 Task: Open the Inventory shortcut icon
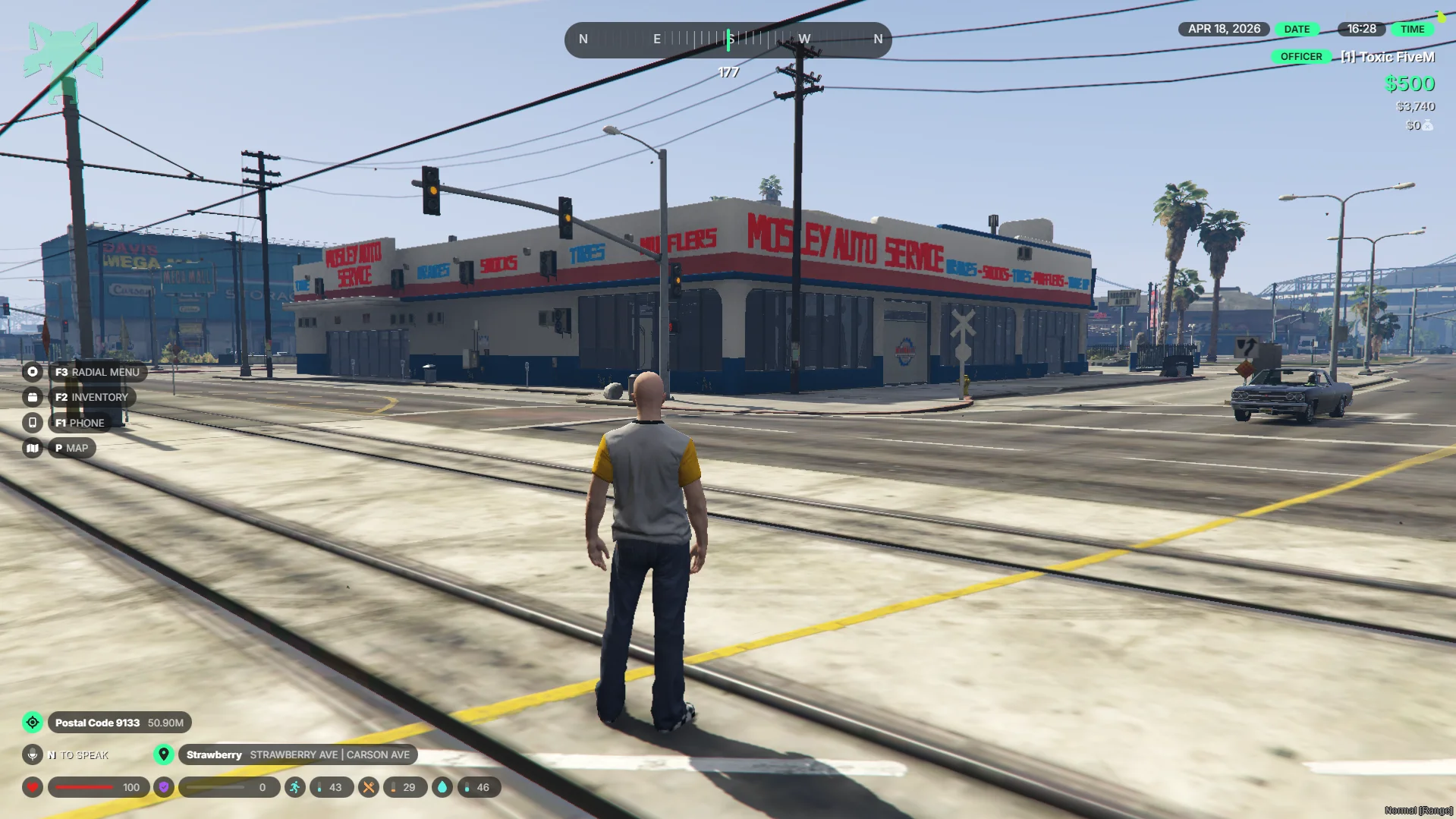point(33,397)
